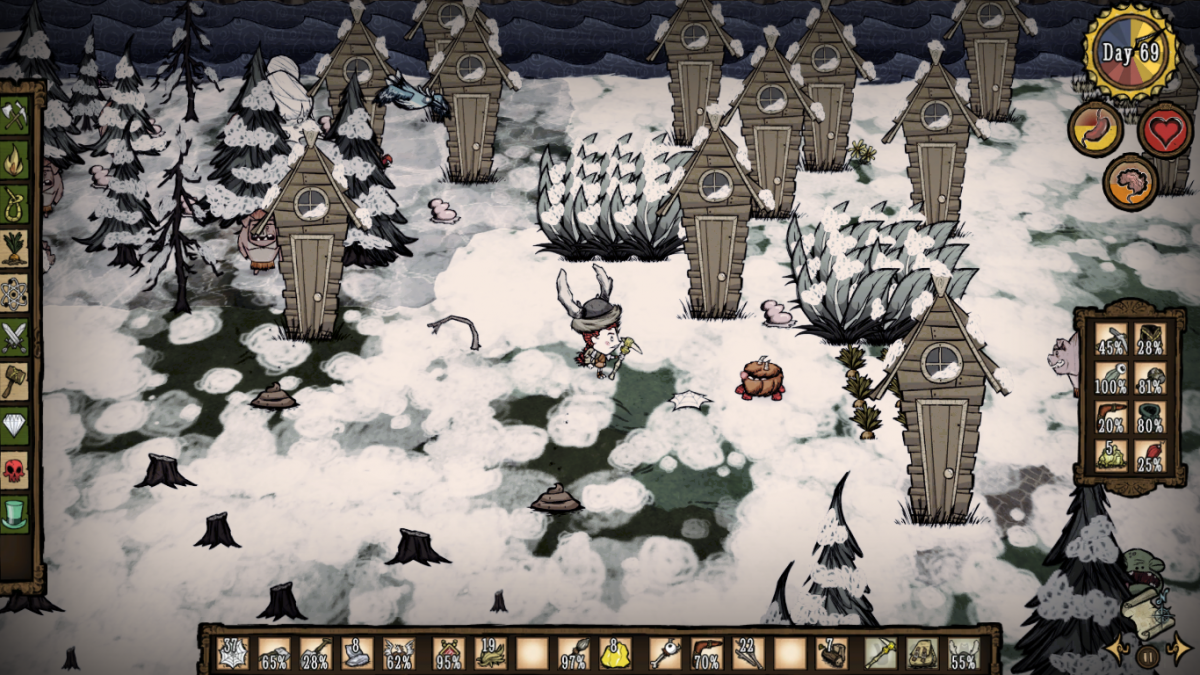The image size is (1200, 675).
Task: Select the 100% eyeball item in backpack
Action: tap(1110, 379)
